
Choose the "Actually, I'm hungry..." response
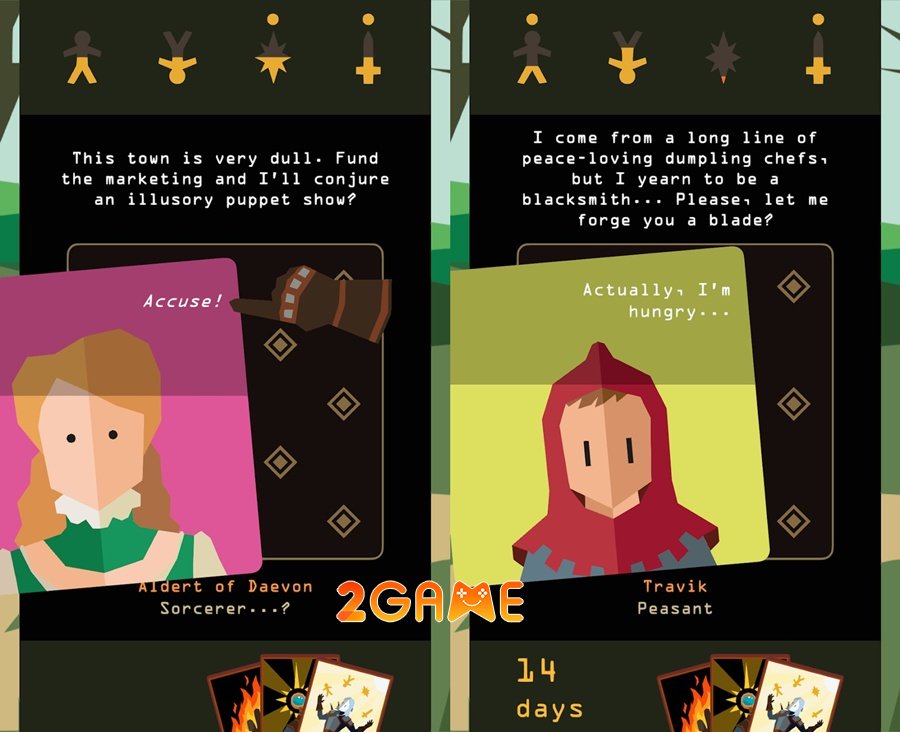click(x=655, y=300)
